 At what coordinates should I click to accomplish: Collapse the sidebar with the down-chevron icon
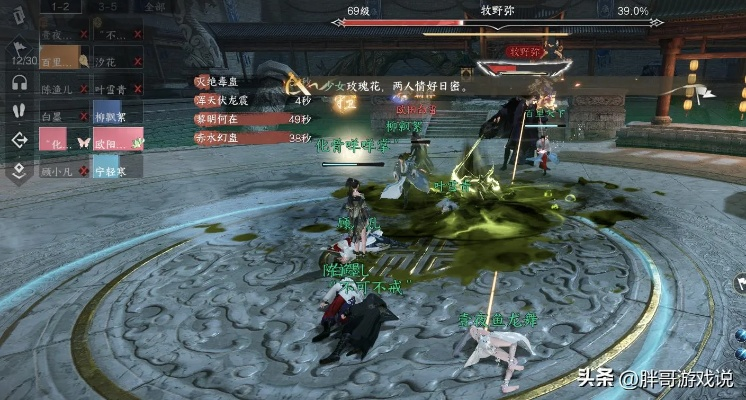click(19, 170)
